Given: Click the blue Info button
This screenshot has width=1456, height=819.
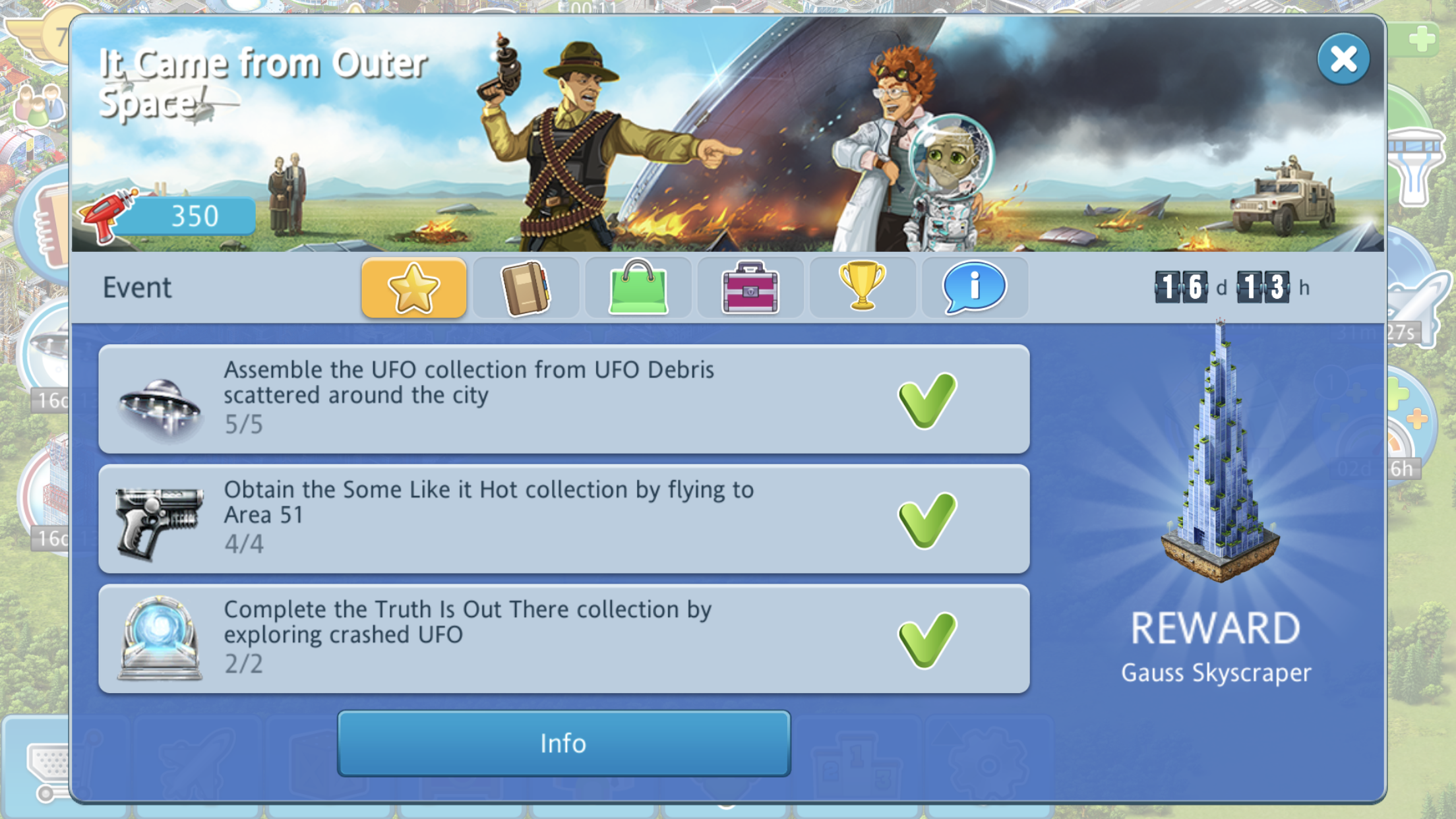Looking at the screenshot, I should tap(564, 743).
